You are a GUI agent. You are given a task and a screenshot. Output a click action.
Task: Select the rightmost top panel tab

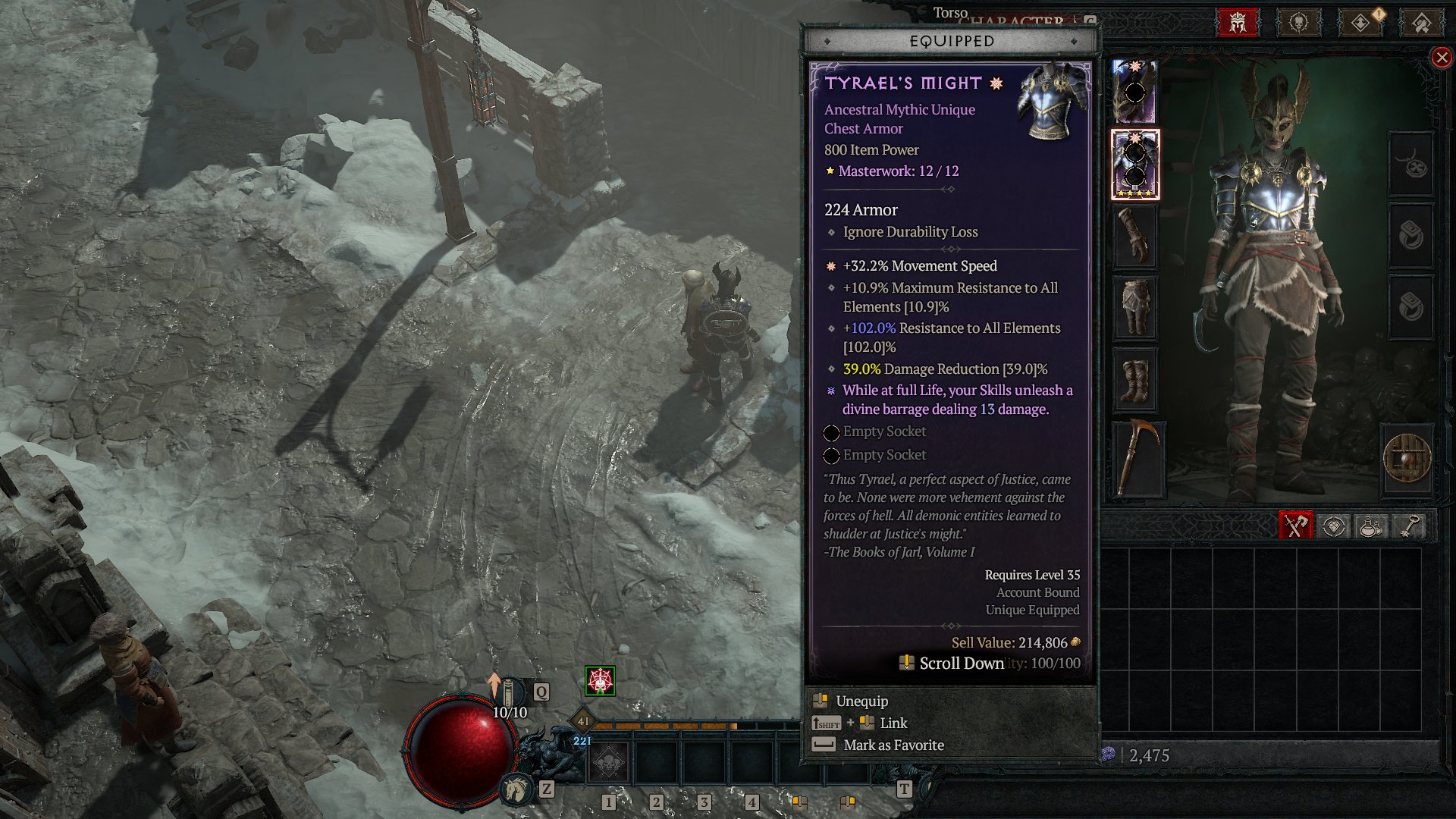[1422, 23]
